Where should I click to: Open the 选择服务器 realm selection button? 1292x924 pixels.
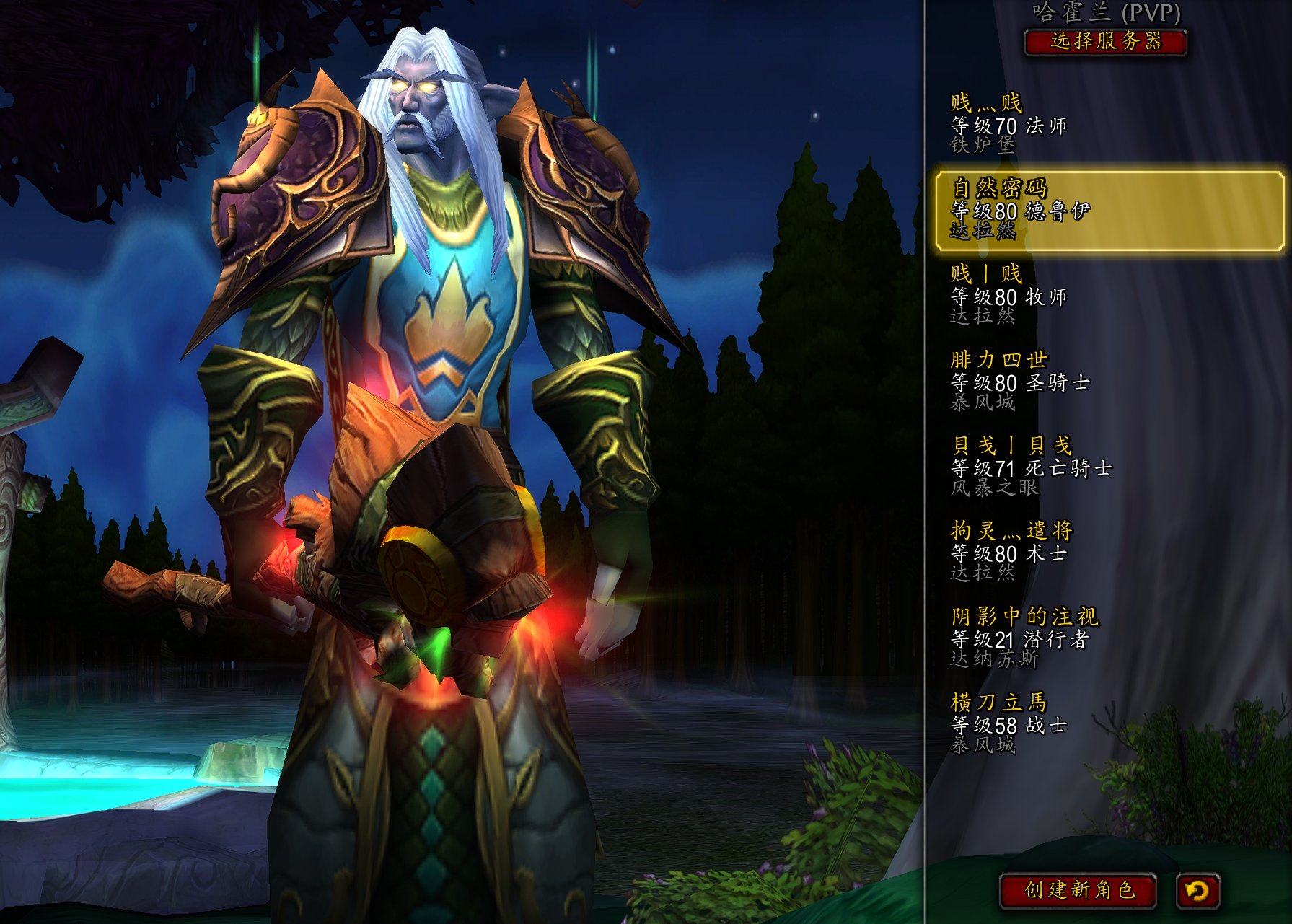(1105, 42)
